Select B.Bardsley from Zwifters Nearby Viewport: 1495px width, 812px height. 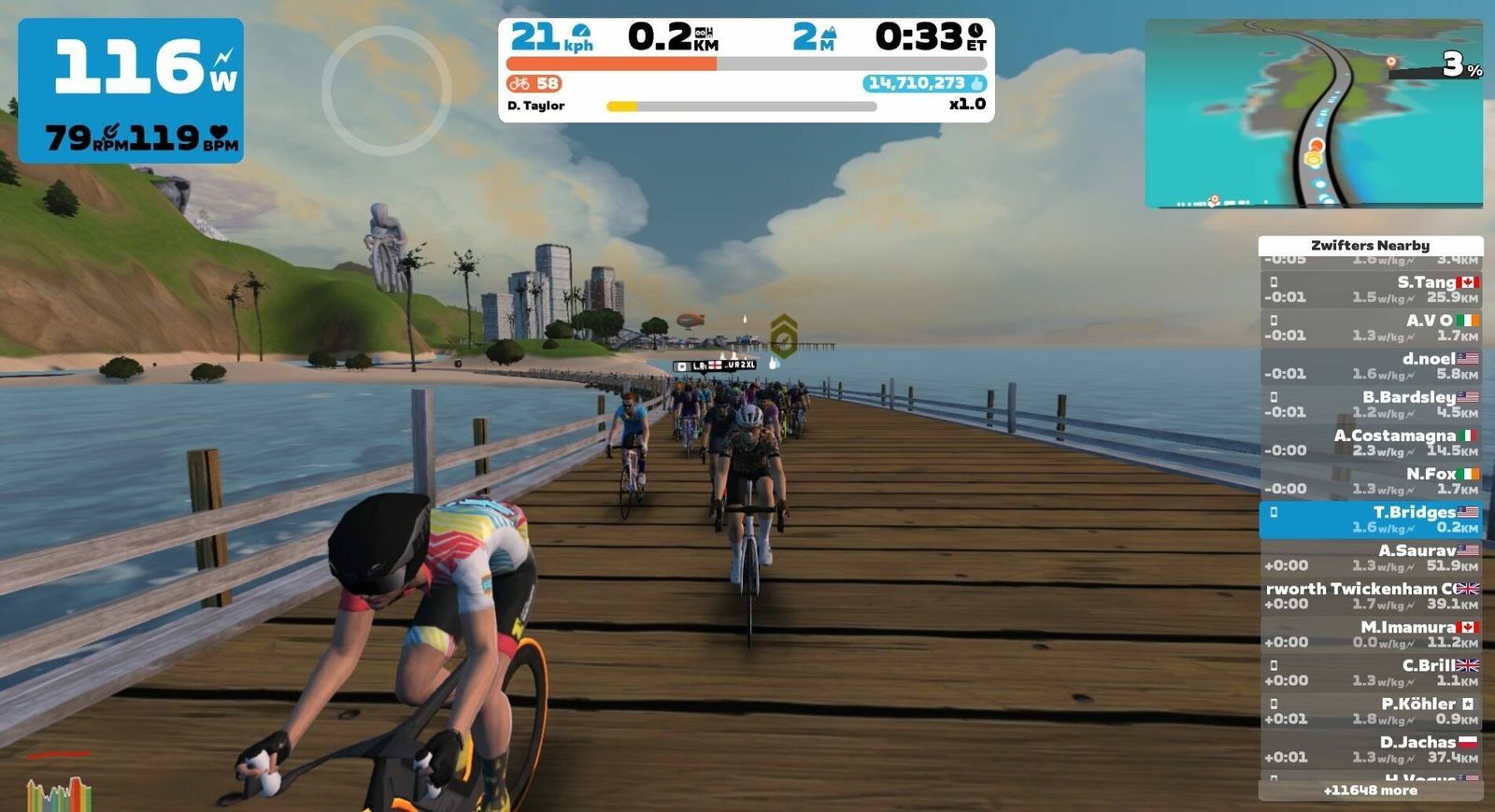pos(1370,405)
